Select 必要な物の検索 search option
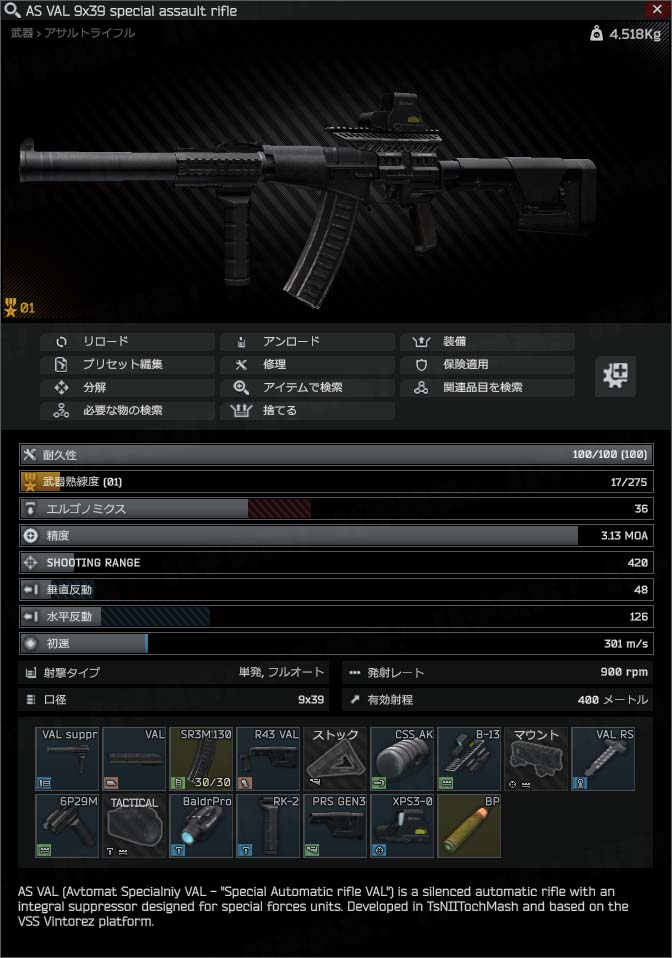672x958 pixels. click(127, 410)
